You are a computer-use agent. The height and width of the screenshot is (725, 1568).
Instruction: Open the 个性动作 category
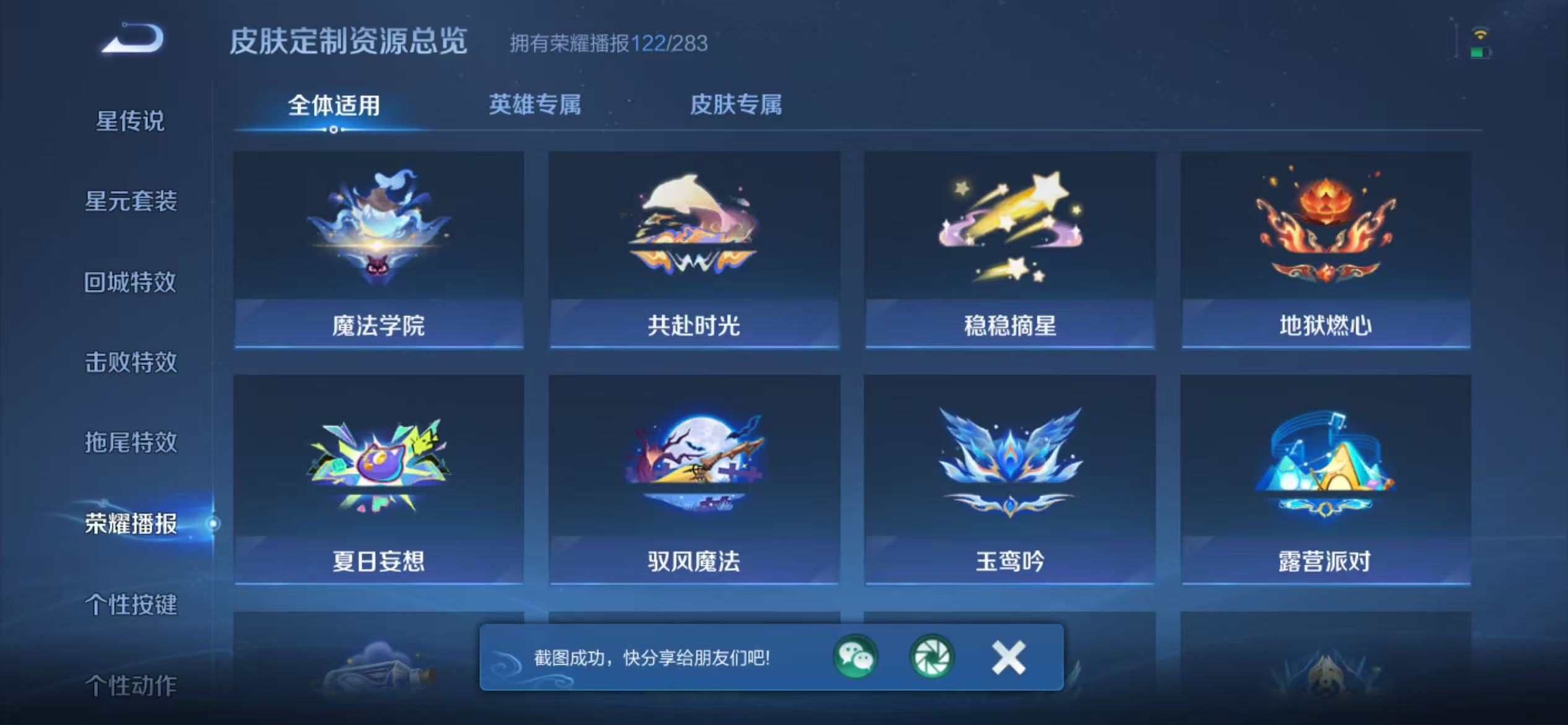(131, 685)
